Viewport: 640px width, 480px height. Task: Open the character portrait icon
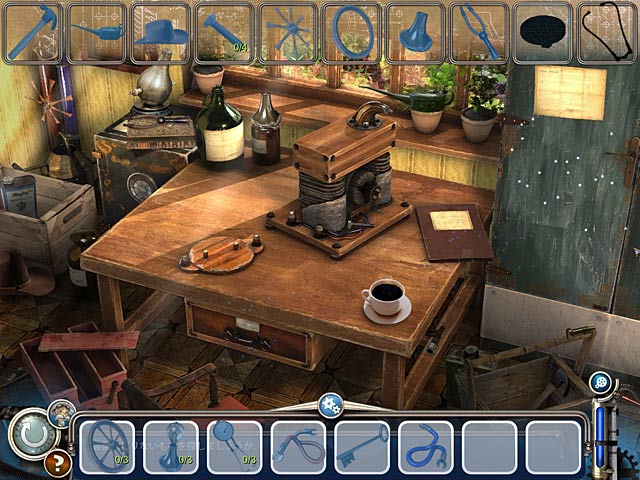pos(61,409)
